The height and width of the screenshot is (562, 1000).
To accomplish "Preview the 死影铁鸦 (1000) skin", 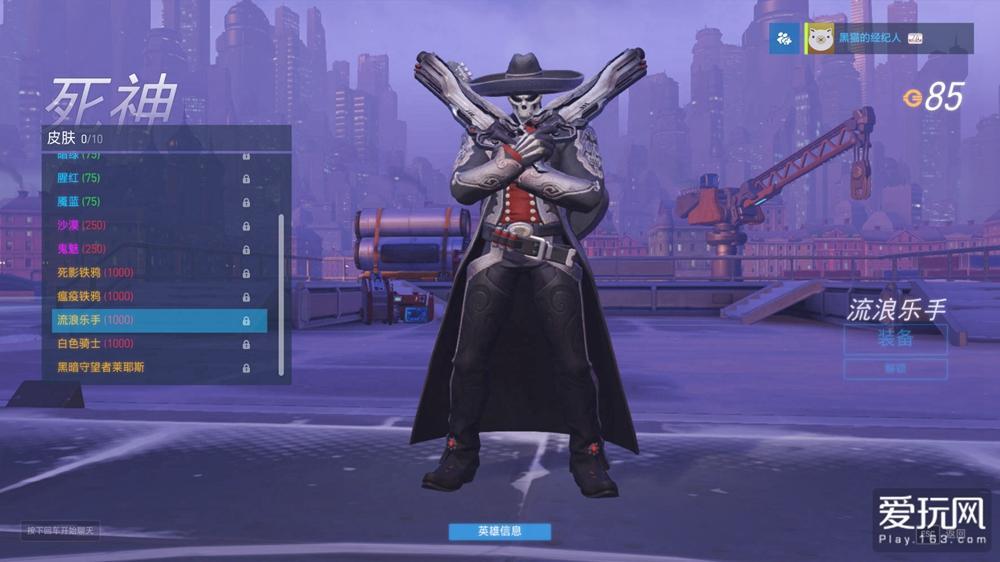I will (x=150, y=273).
